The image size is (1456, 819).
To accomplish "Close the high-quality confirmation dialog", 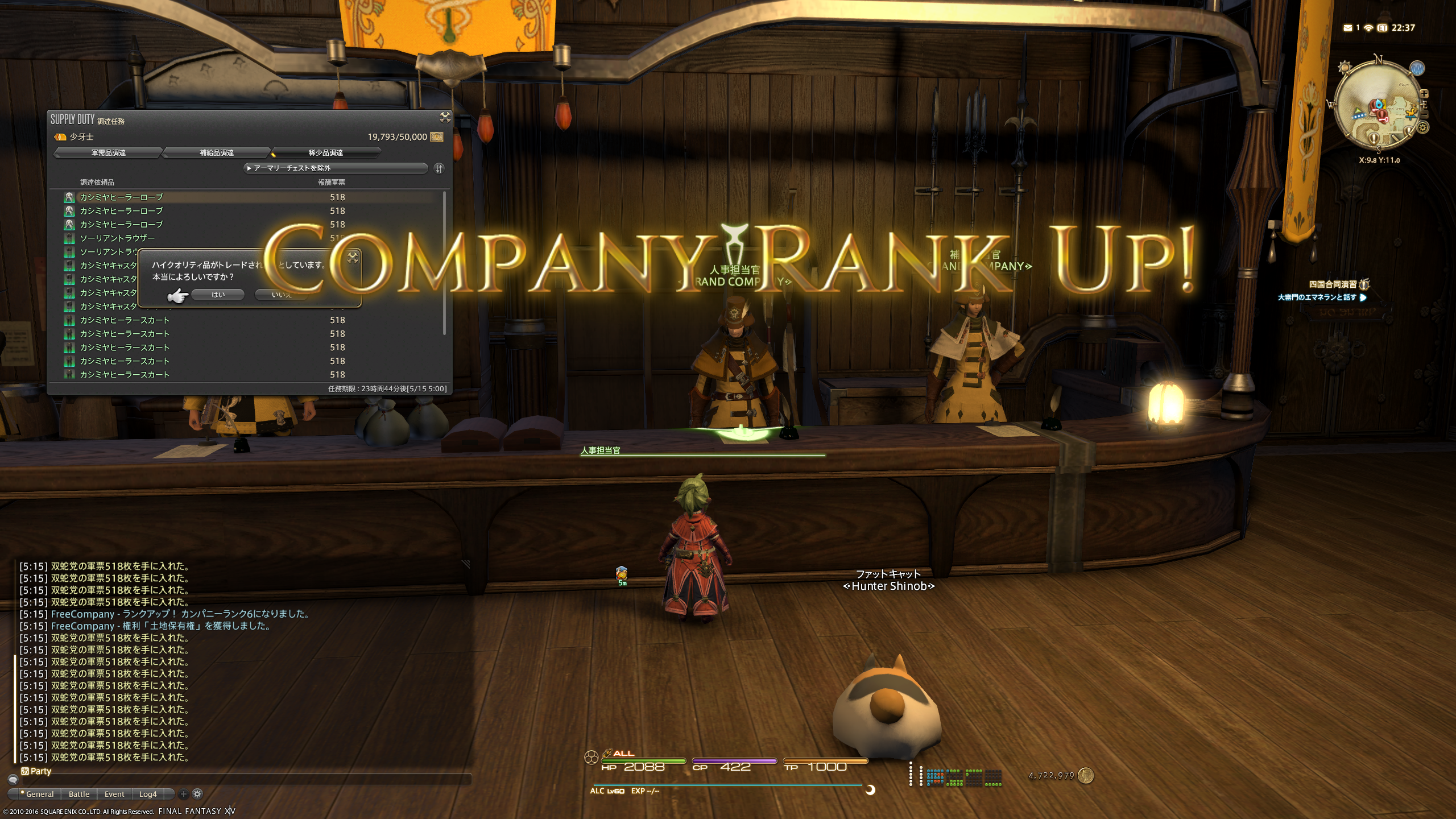I will (x=353, y=257).
